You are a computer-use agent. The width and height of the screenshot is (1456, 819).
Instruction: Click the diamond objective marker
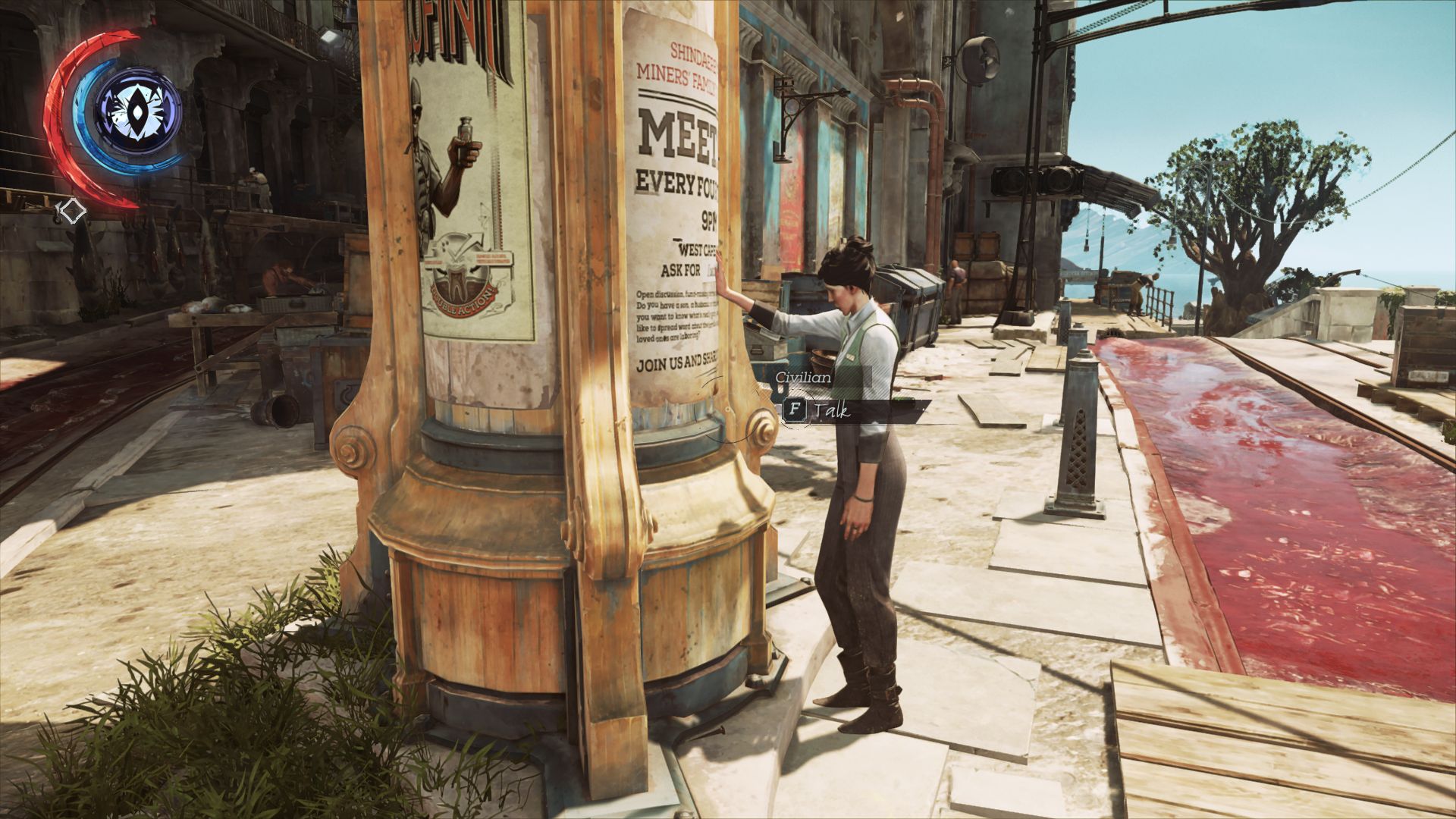click(x=71, y=210)
